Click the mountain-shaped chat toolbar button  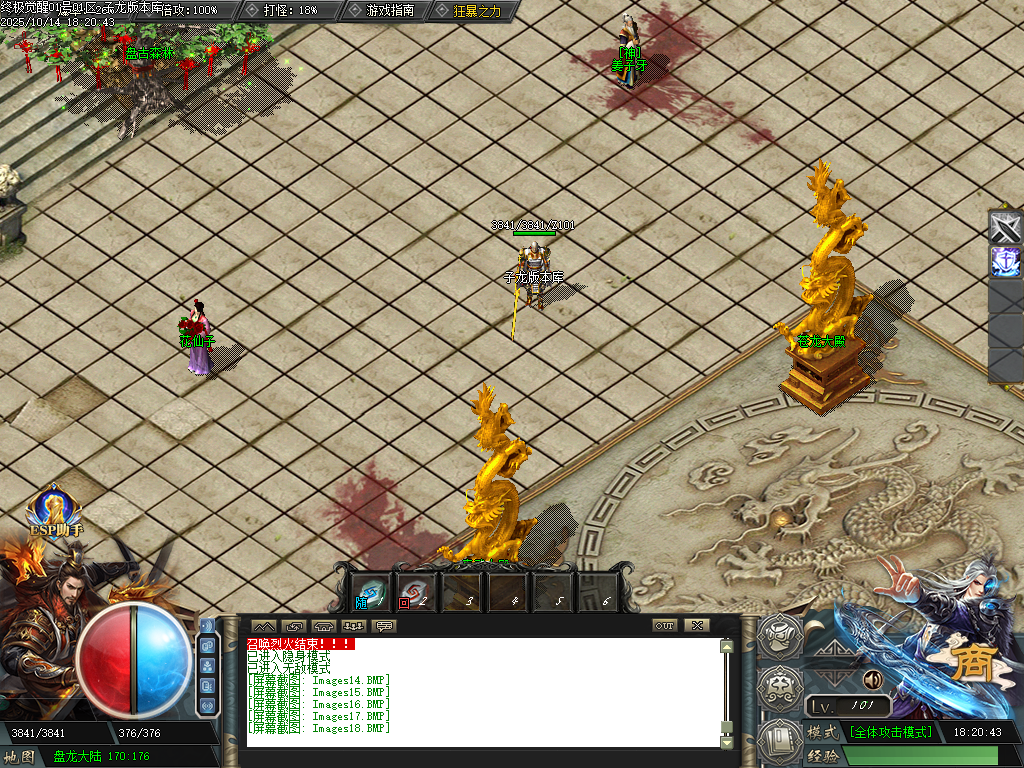(264, 626)
